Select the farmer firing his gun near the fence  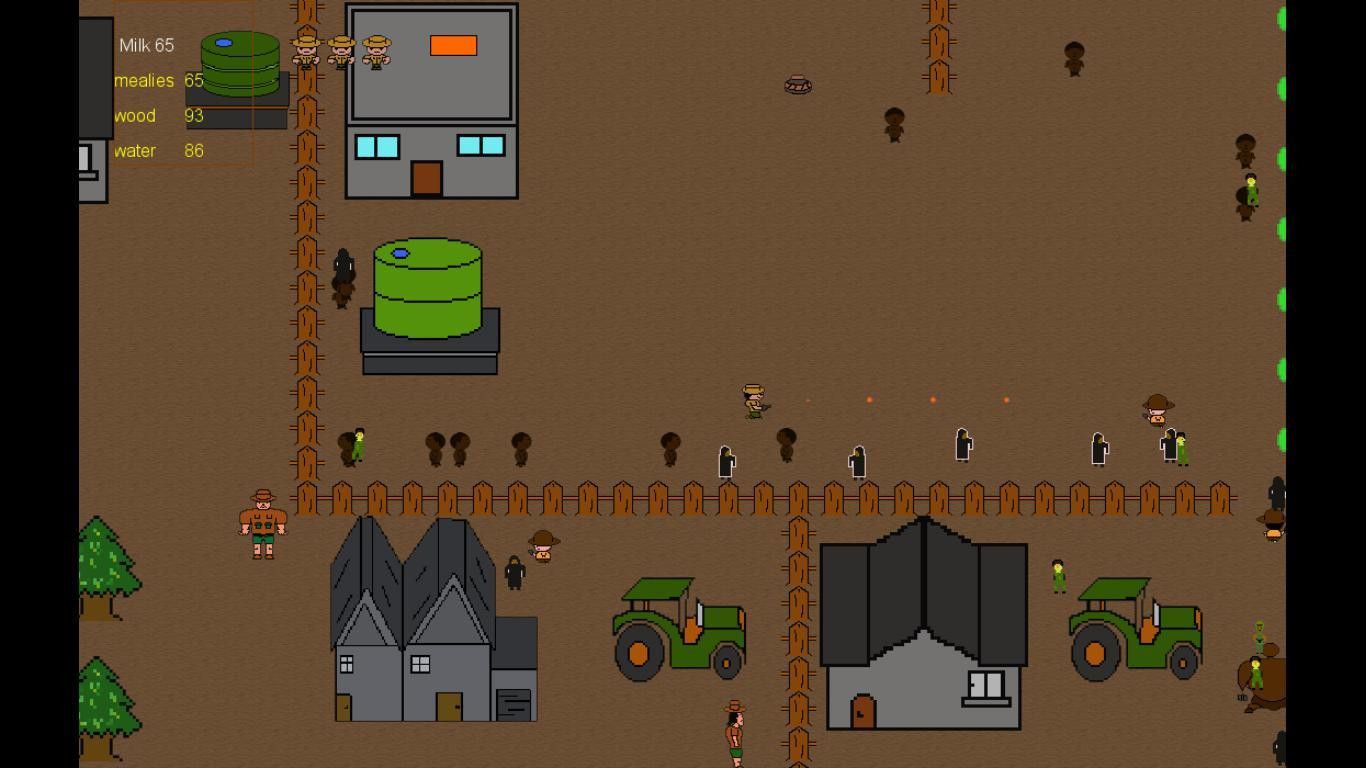755,400
